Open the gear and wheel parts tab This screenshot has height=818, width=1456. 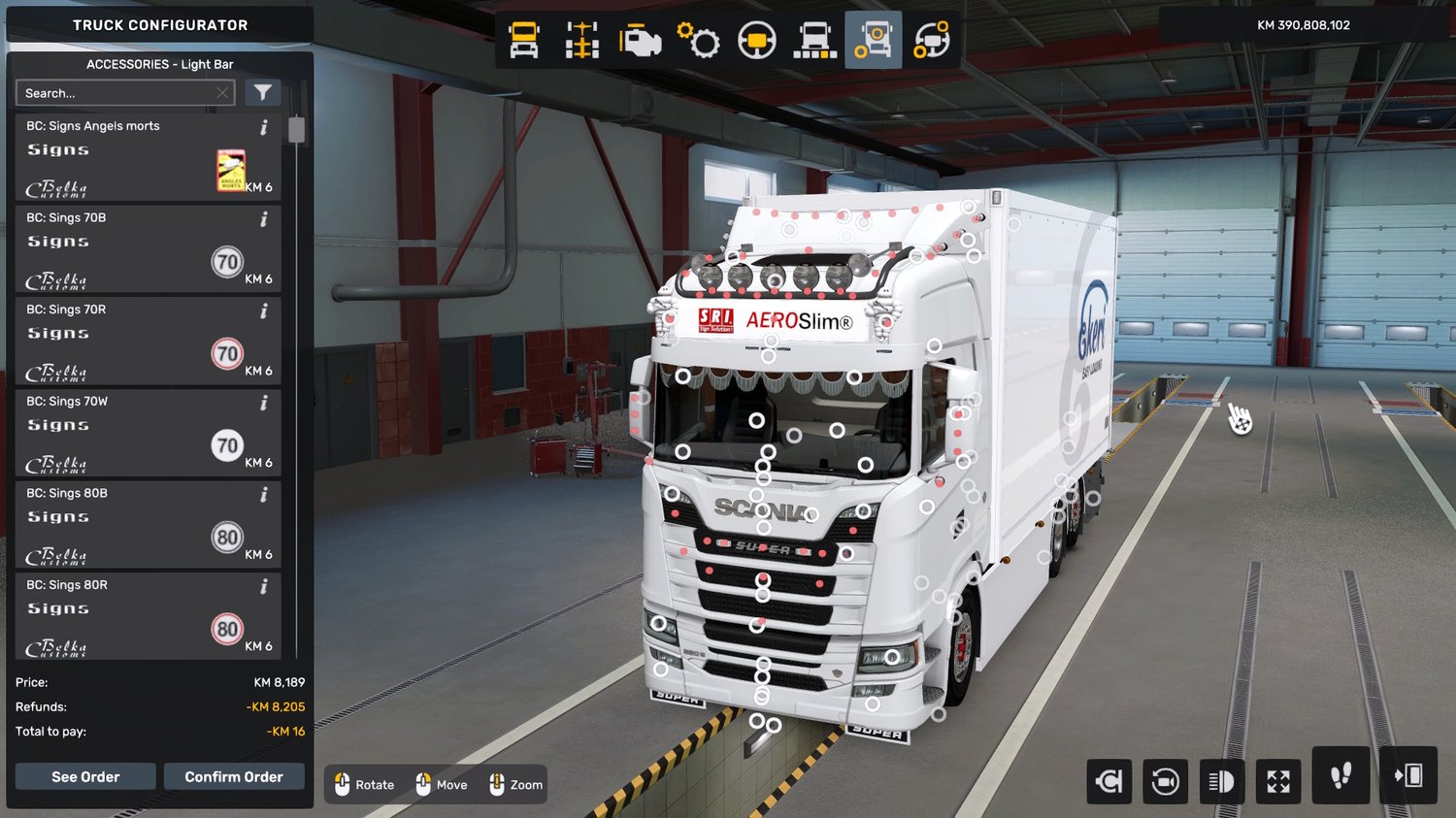(699, 41)
